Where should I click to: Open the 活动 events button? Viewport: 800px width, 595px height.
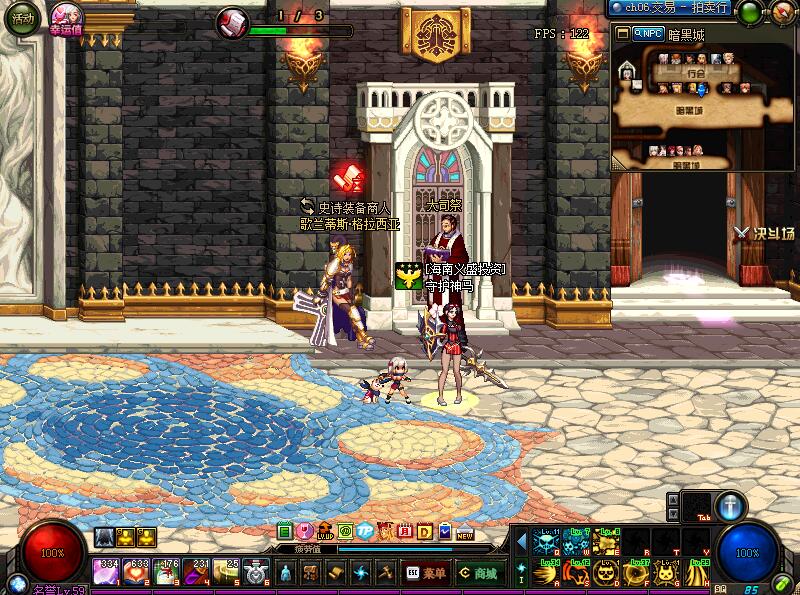click(22, 20)
